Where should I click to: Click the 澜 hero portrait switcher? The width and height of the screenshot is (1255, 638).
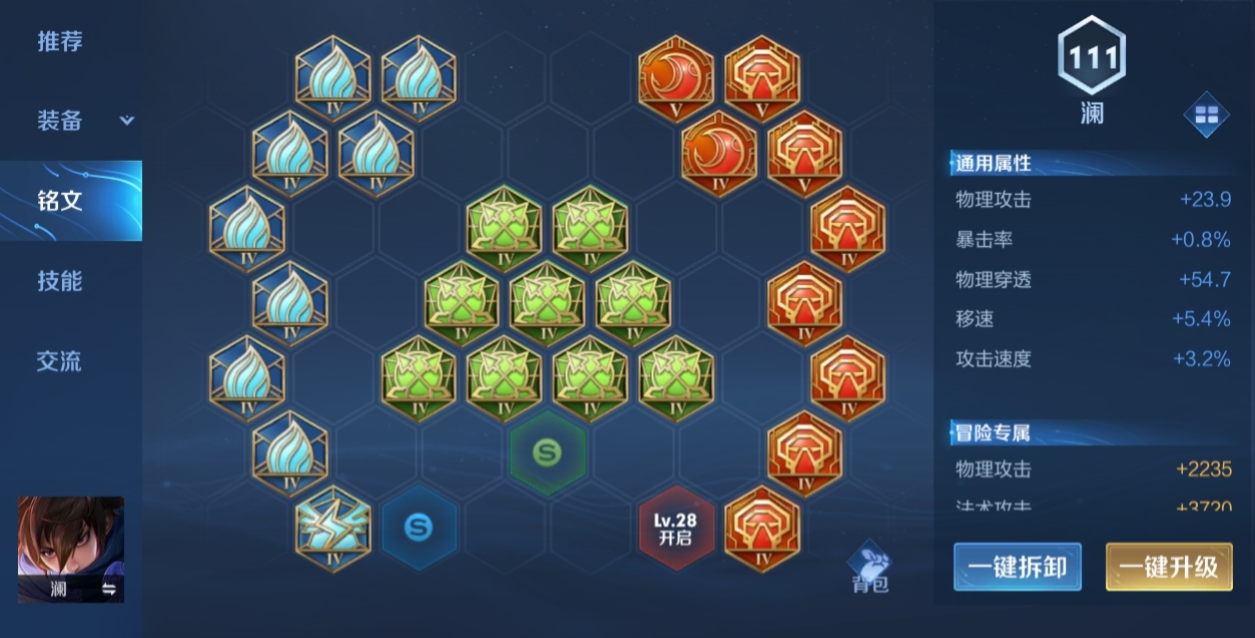coord(71,549)
